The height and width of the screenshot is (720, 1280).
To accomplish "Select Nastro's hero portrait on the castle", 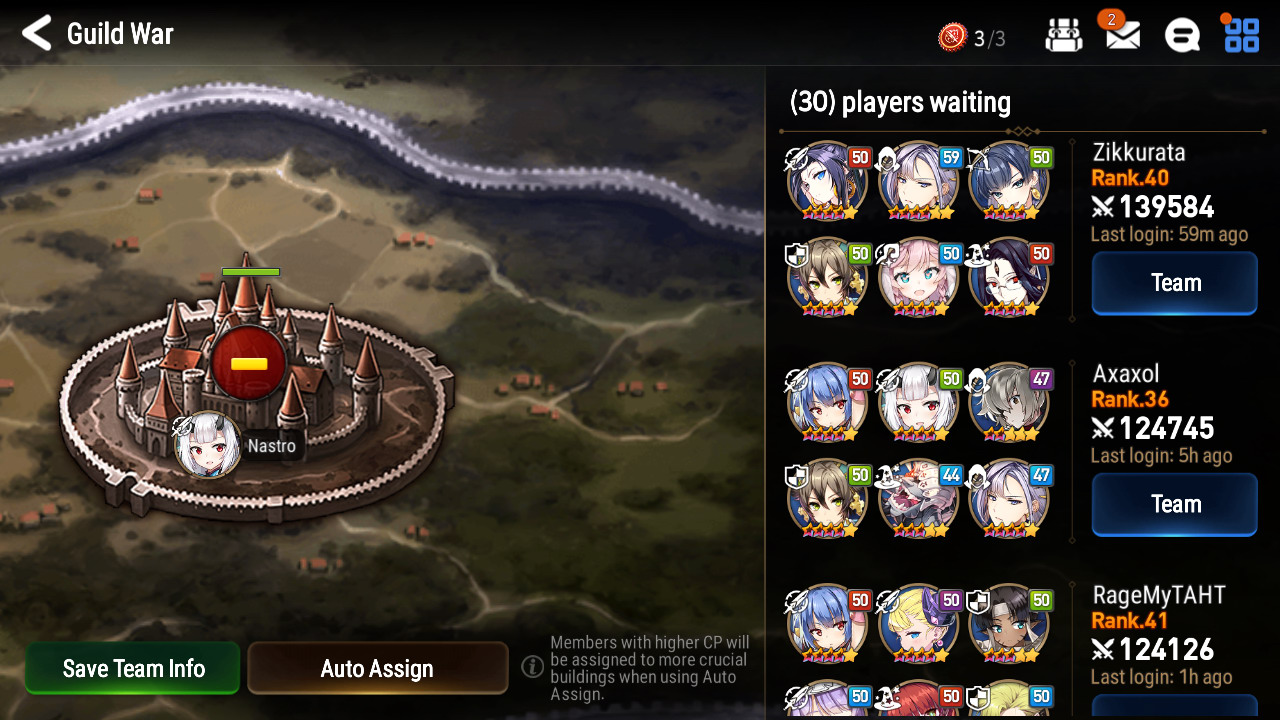I will (207, 445).
